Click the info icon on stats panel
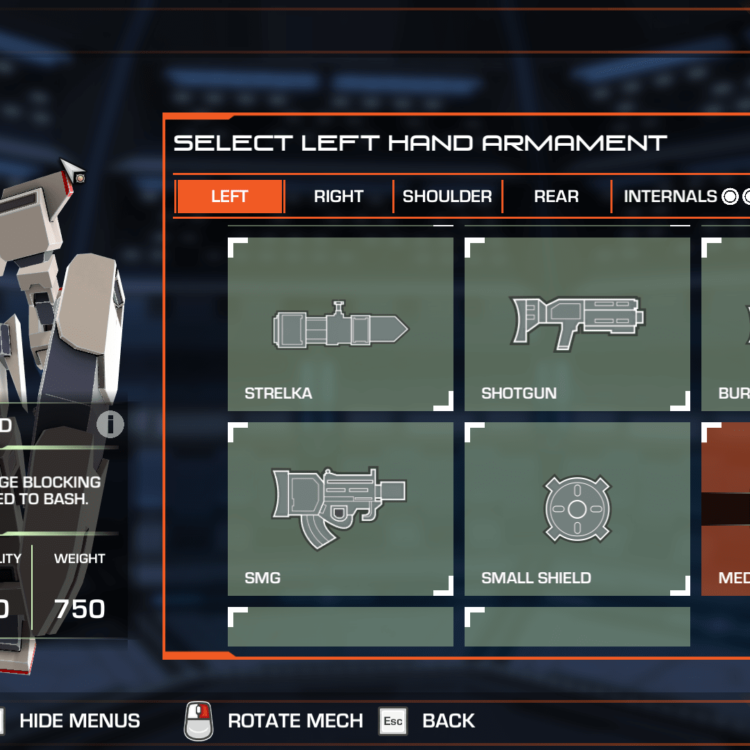Viewport: 750px width, 750px height. pos(110,424)
